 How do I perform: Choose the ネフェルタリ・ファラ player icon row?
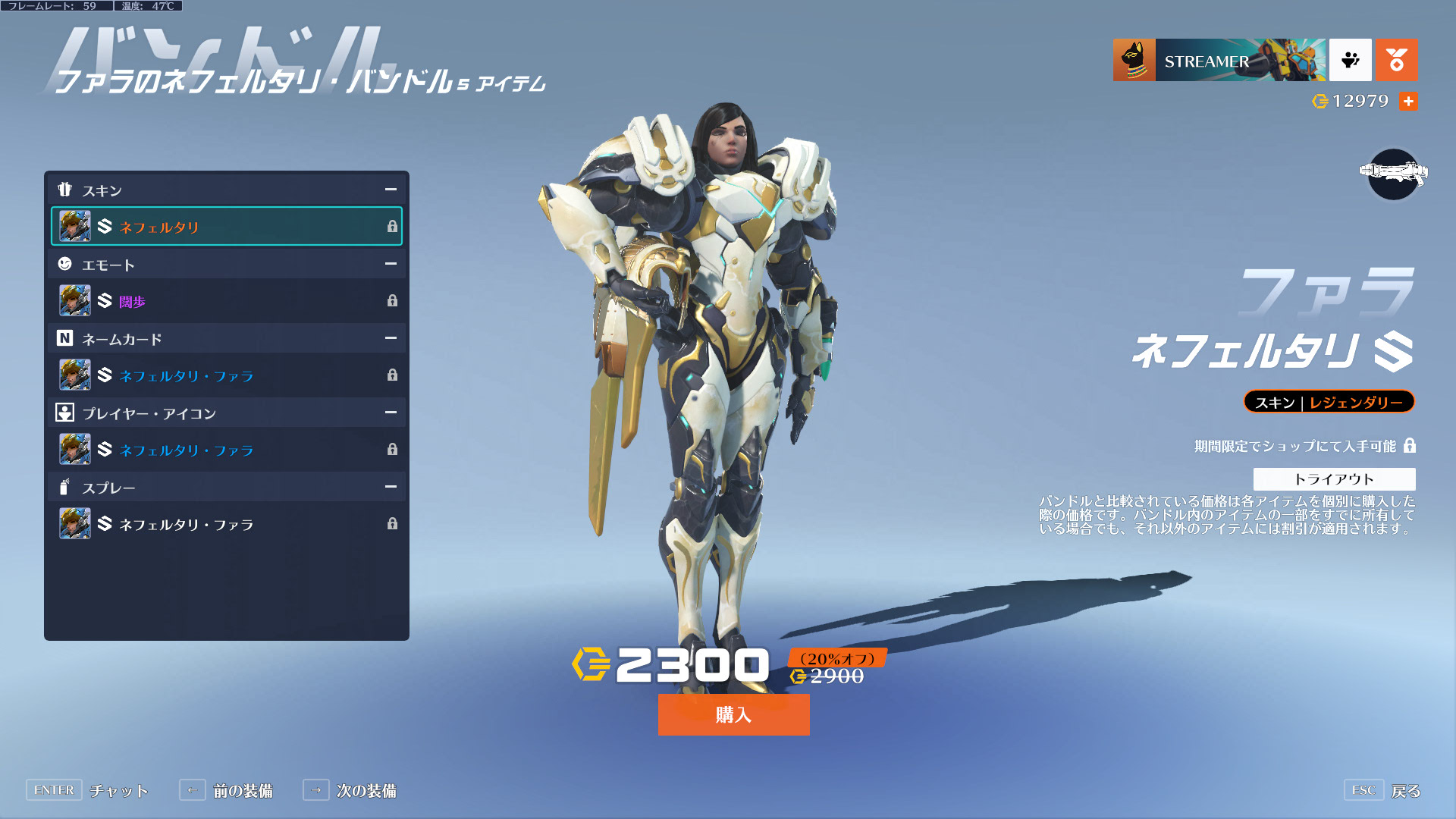226,450
